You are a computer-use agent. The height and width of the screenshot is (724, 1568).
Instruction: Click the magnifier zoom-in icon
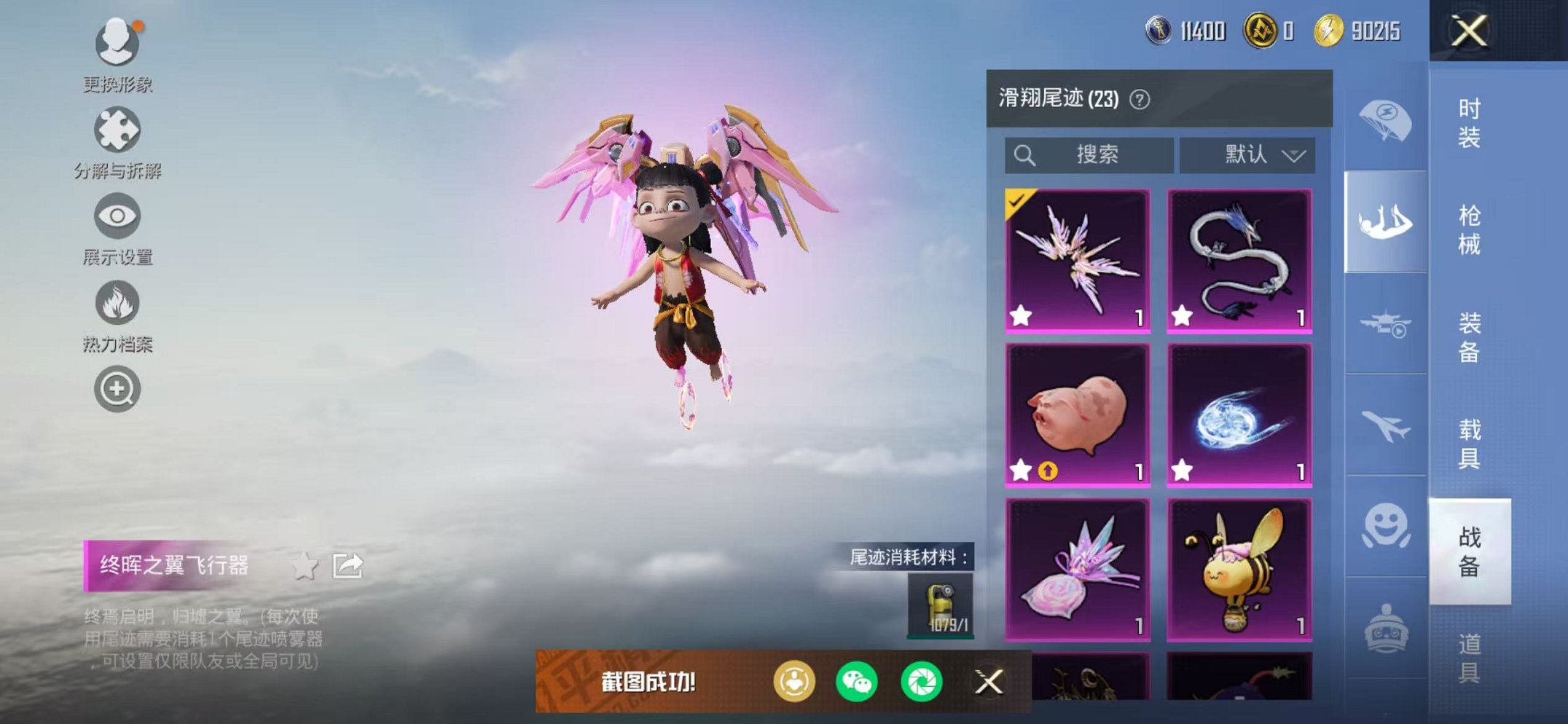point(119,388)
